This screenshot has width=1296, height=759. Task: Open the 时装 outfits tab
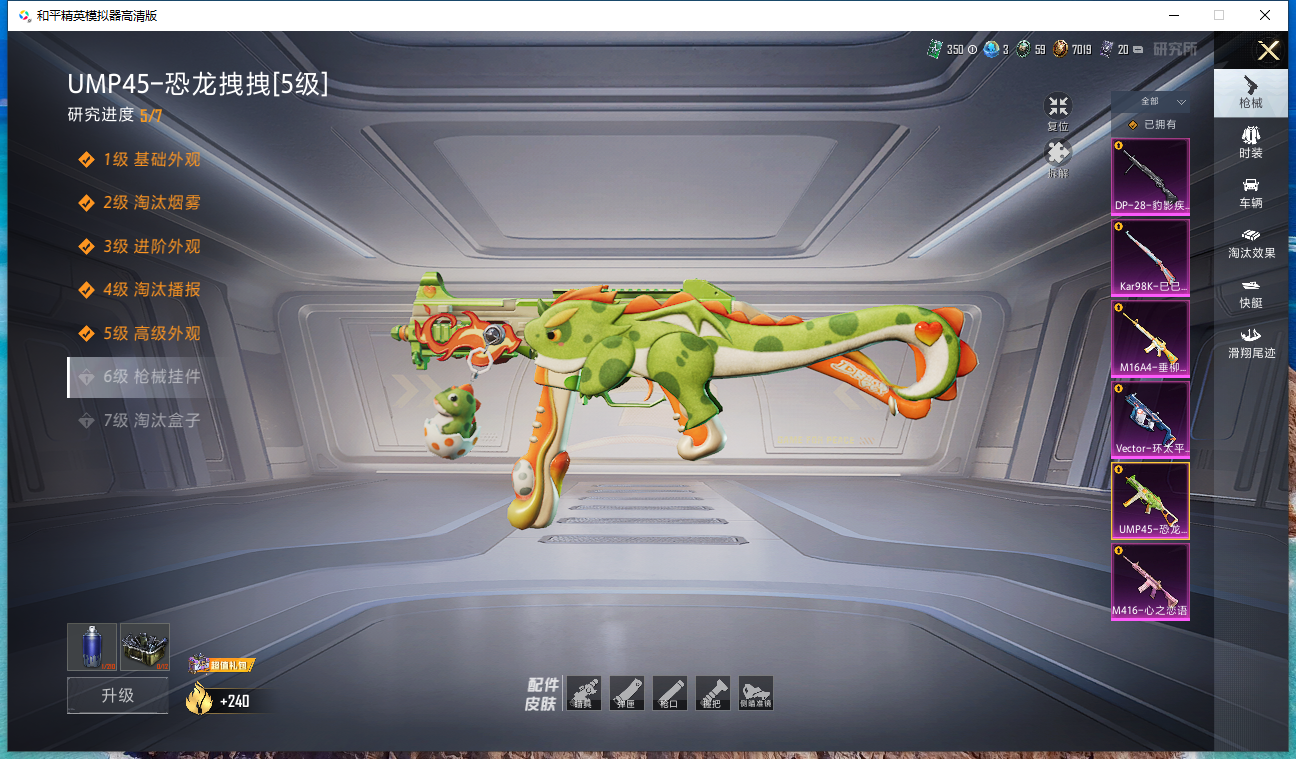tap(1250, 142)
